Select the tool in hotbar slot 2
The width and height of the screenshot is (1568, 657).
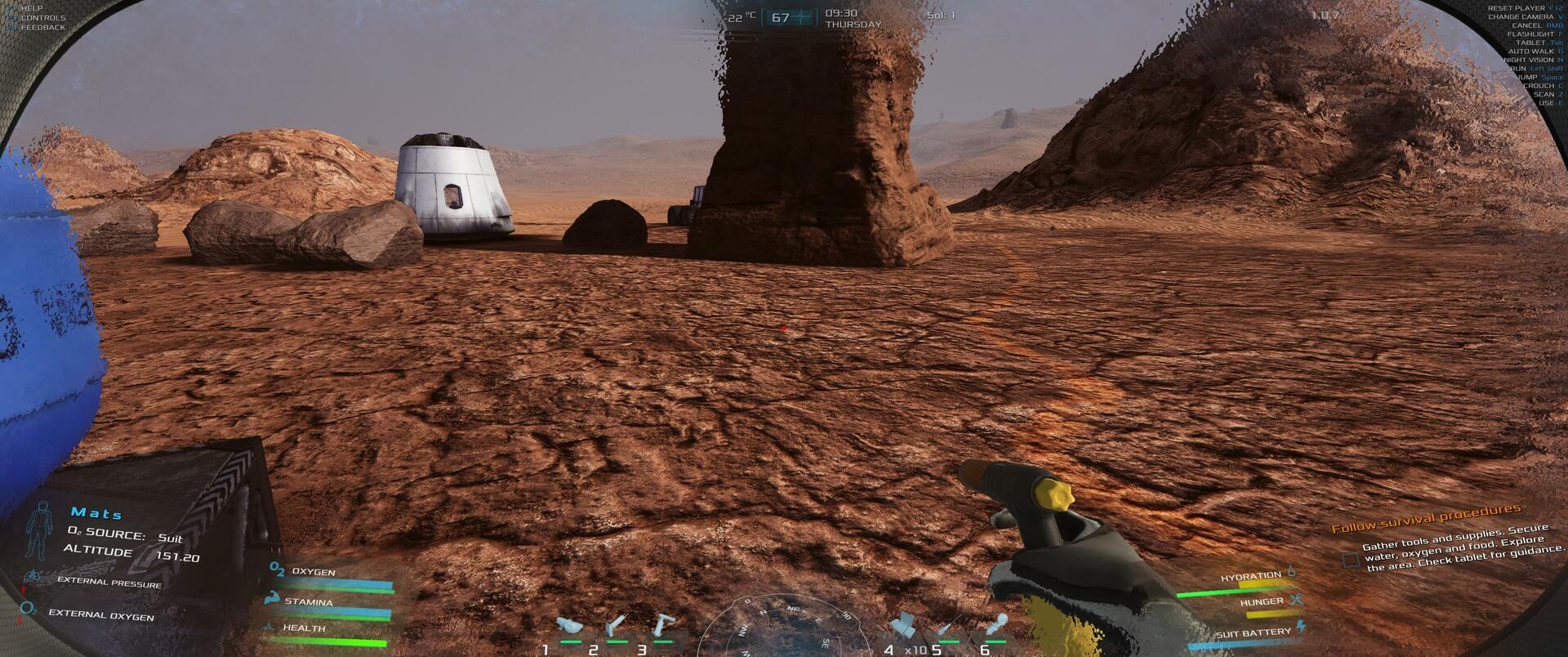(x=617, y=628)
